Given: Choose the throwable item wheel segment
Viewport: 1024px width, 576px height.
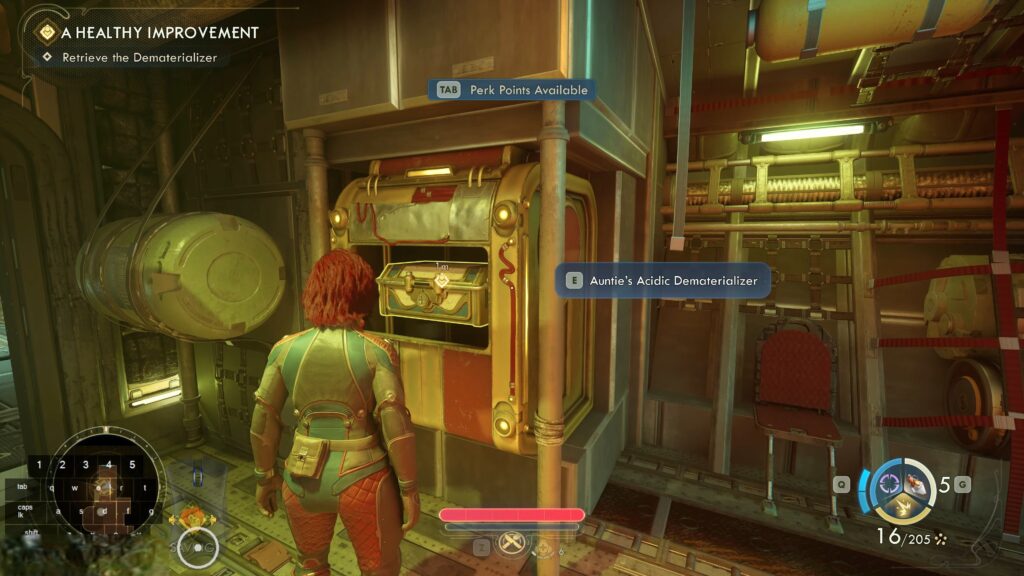Looking at the screenshot, I should pyautogui.click(x=917, y=486).
